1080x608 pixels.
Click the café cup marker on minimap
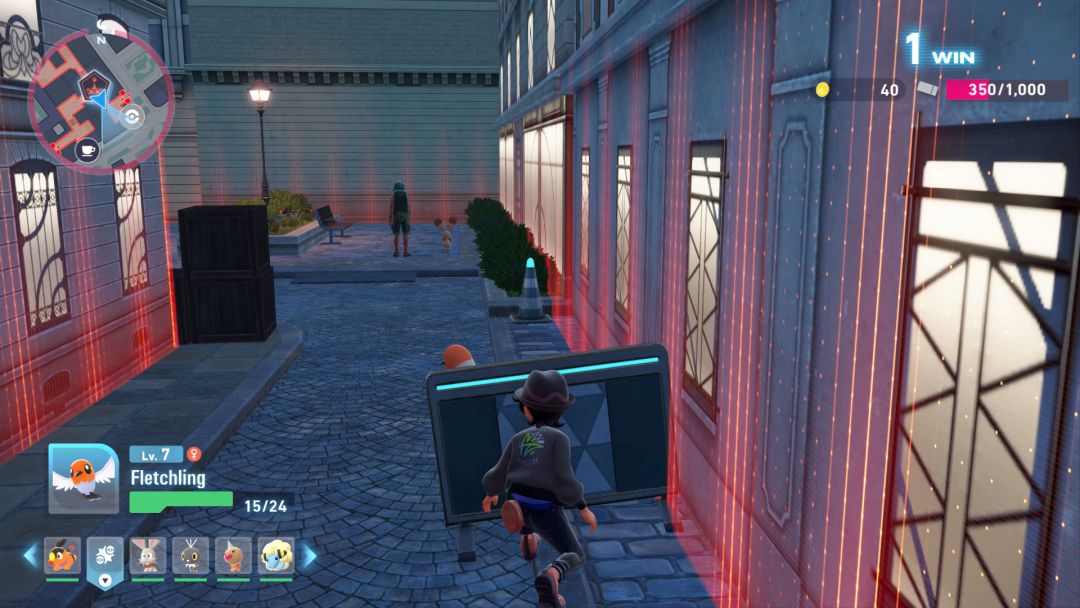[x=87, y=150]
